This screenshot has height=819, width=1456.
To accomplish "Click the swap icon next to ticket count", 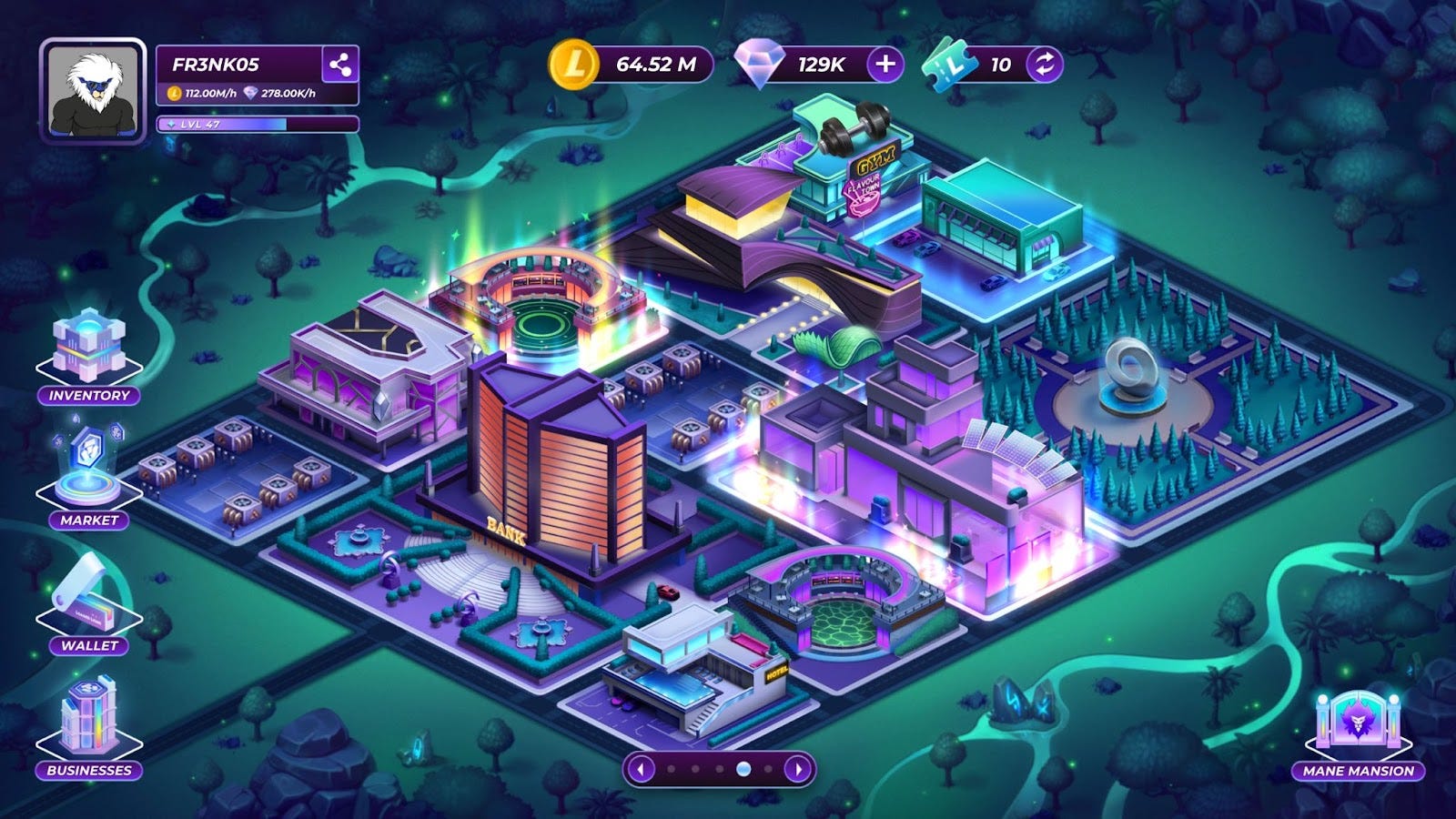I will 1045,65.
